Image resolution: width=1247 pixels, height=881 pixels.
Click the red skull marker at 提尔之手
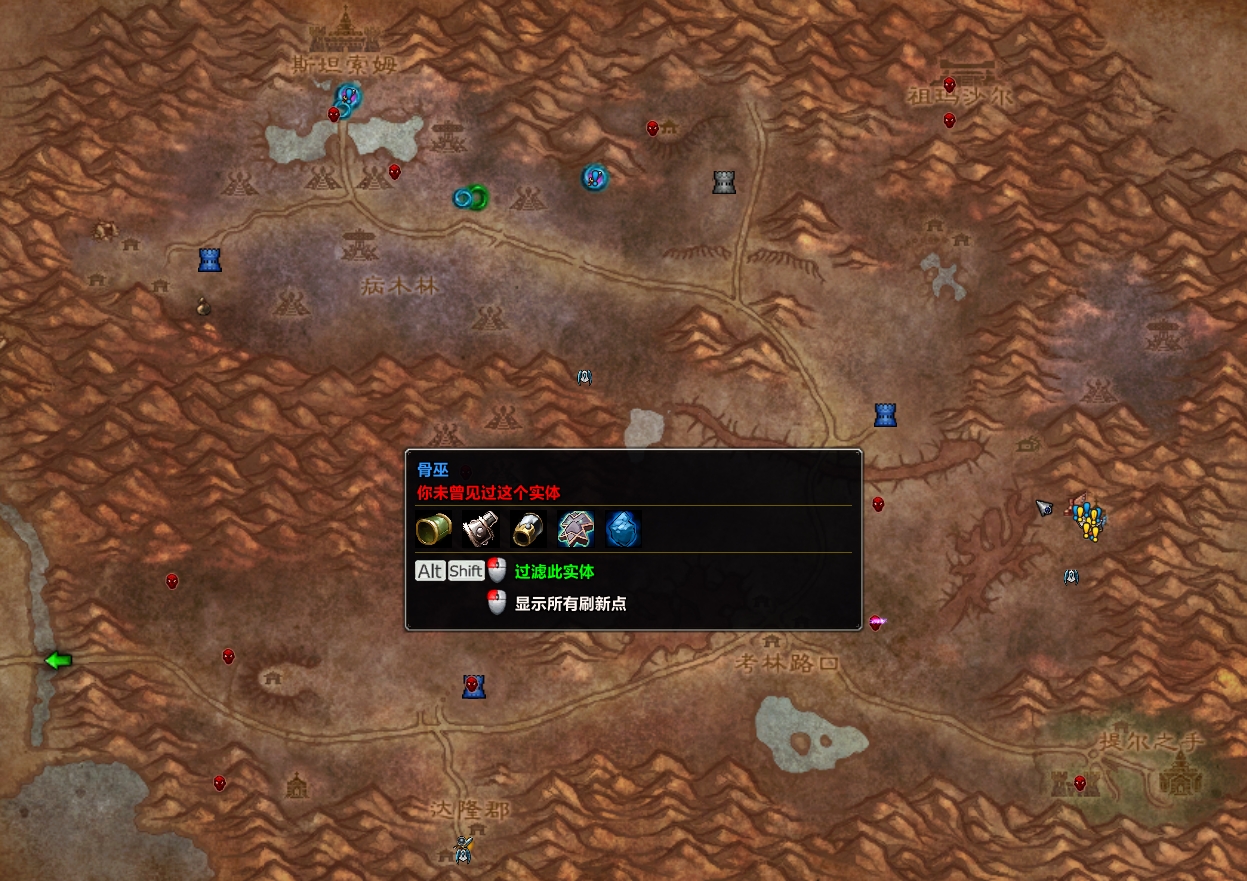click(x=1080, y=782)
